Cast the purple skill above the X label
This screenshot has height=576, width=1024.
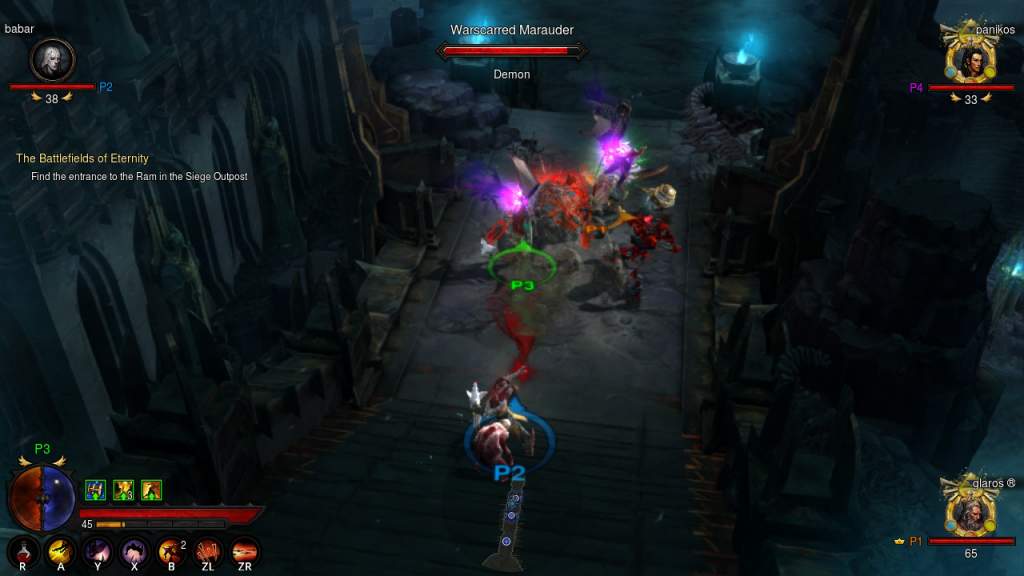coord(134,549)
